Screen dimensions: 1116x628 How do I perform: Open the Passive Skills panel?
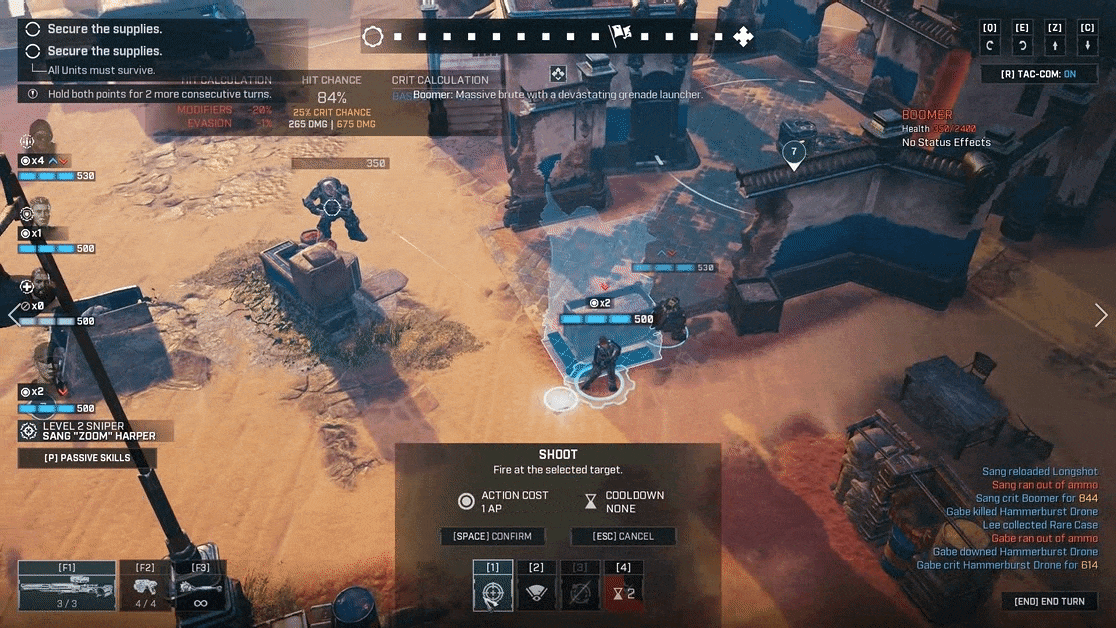pos(86,458)
